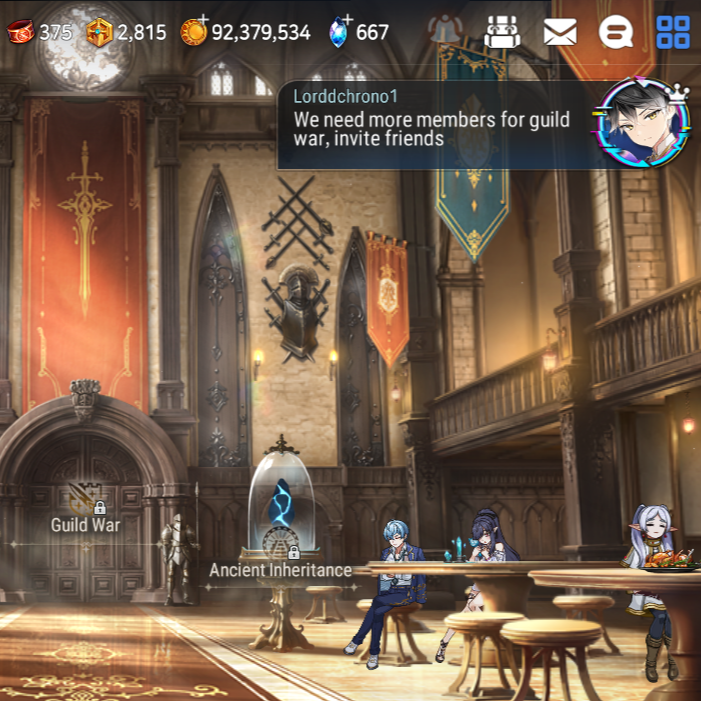Open the mail envelope icon
The width and height of the screenshot is (701, 701).
coord(560,32)
